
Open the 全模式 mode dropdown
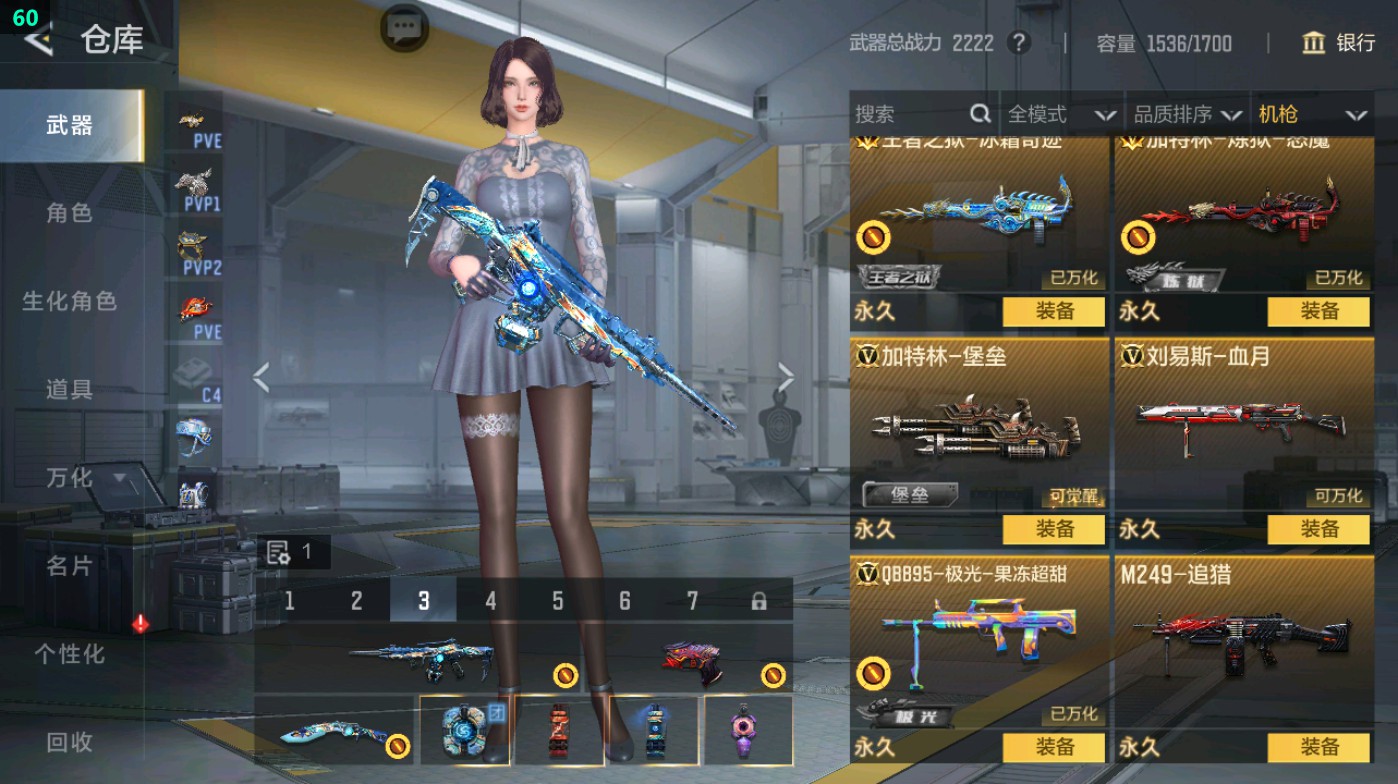pyautogui.click(x=1061, y=114)
